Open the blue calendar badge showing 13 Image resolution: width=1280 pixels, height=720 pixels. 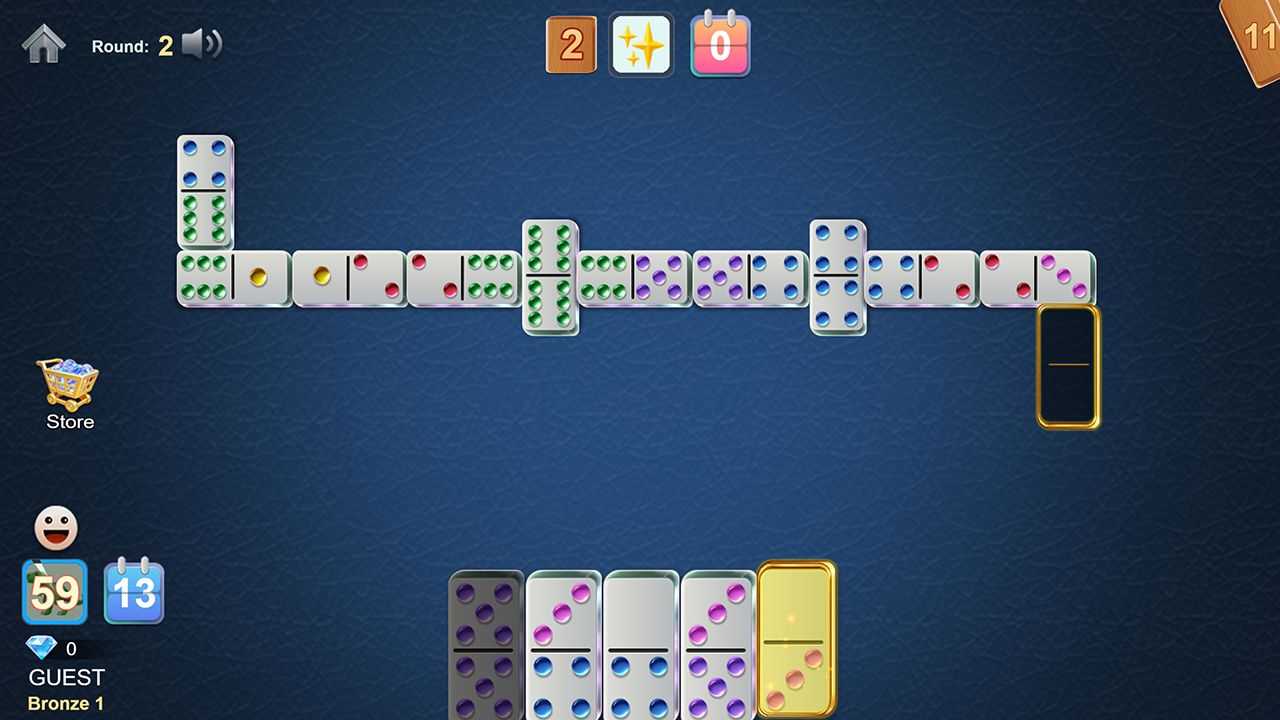tap(134, 592)
